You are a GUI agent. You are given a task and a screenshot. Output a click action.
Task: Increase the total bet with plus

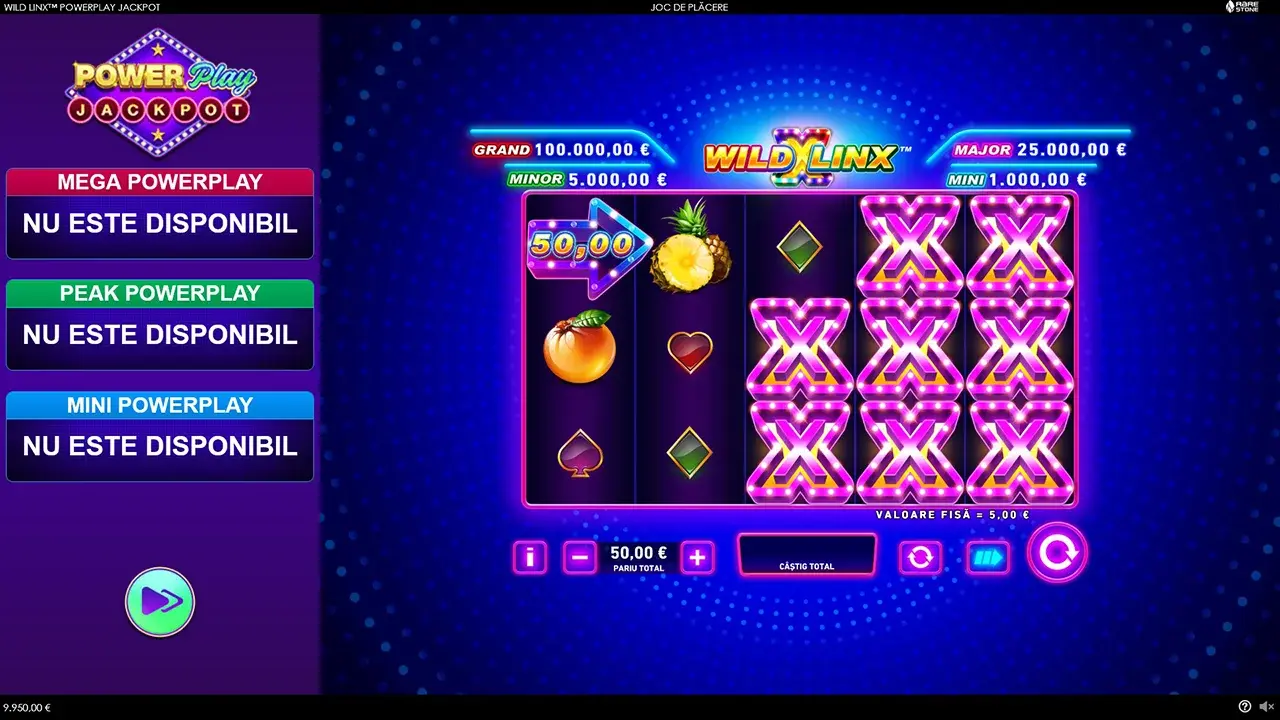coord(697,557)
